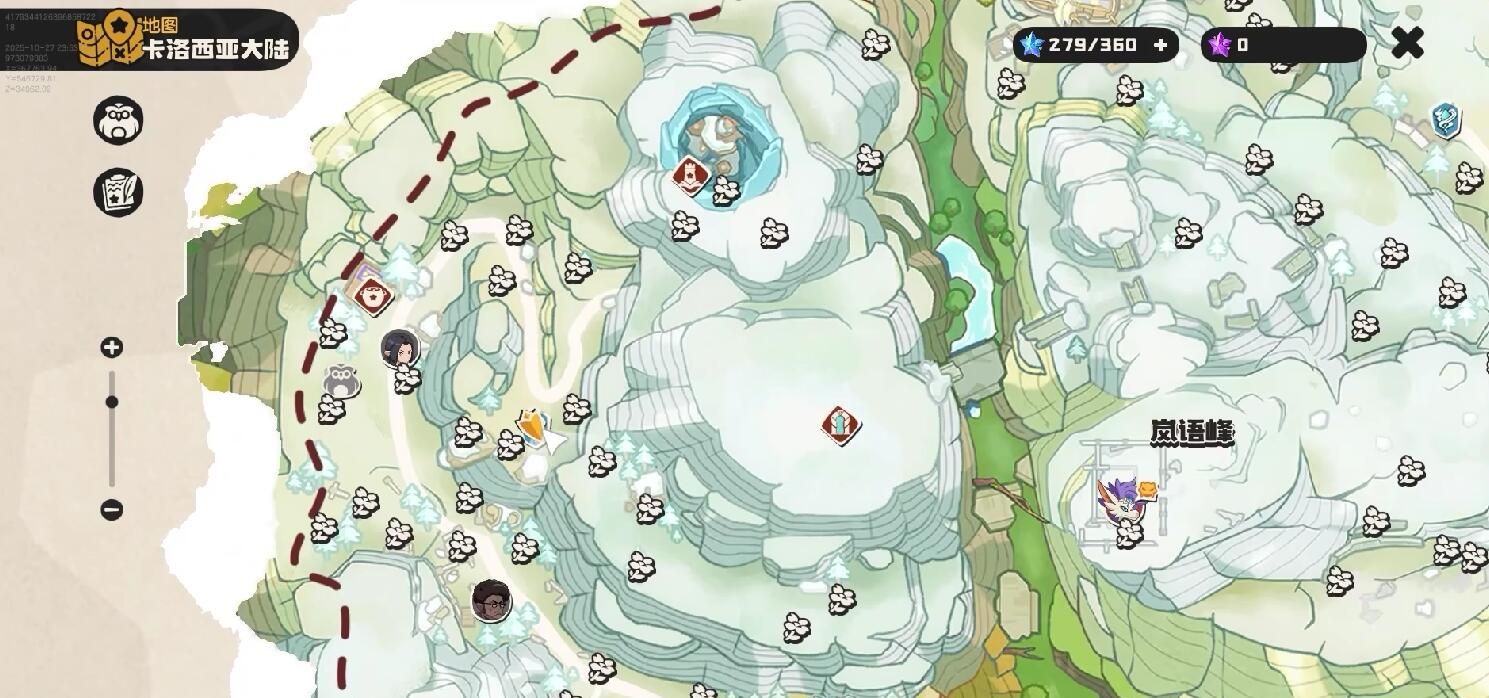Screen dimensions: 1489x698
Task: Close the map with the X button
Action: pyautogui.click(x=1407, y=43)
